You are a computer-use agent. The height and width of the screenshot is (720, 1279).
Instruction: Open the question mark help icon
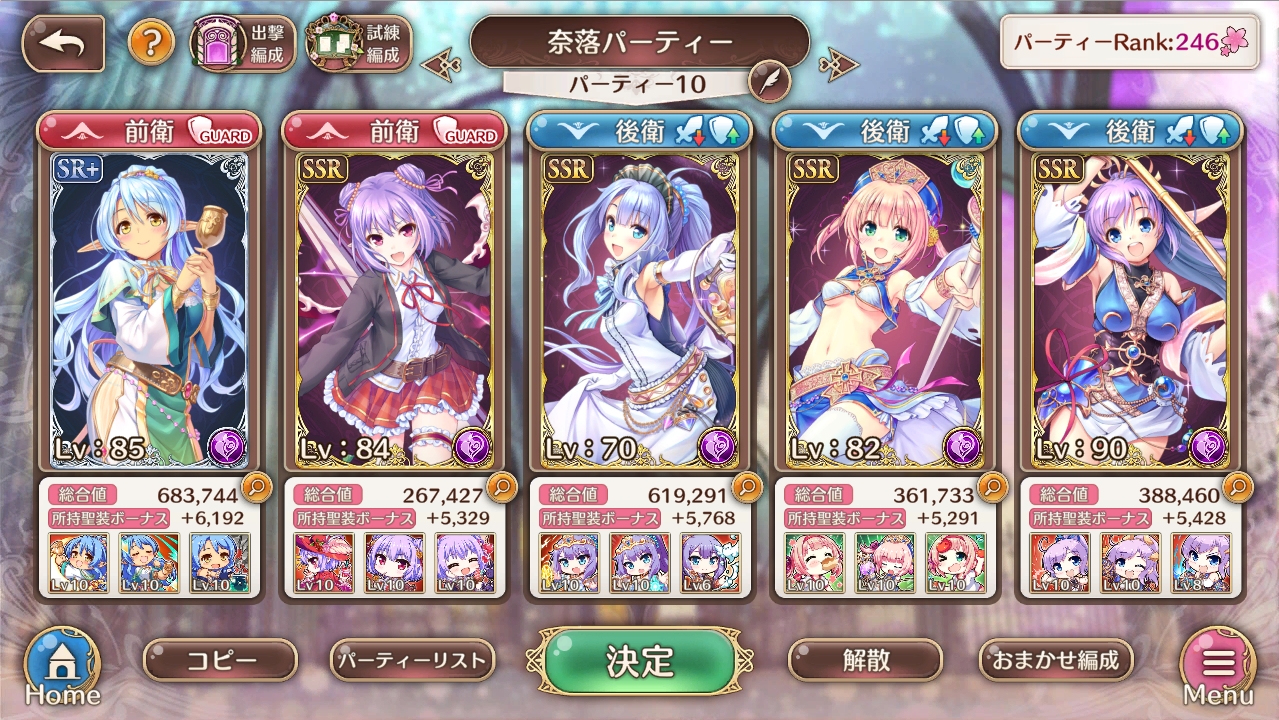151,42
